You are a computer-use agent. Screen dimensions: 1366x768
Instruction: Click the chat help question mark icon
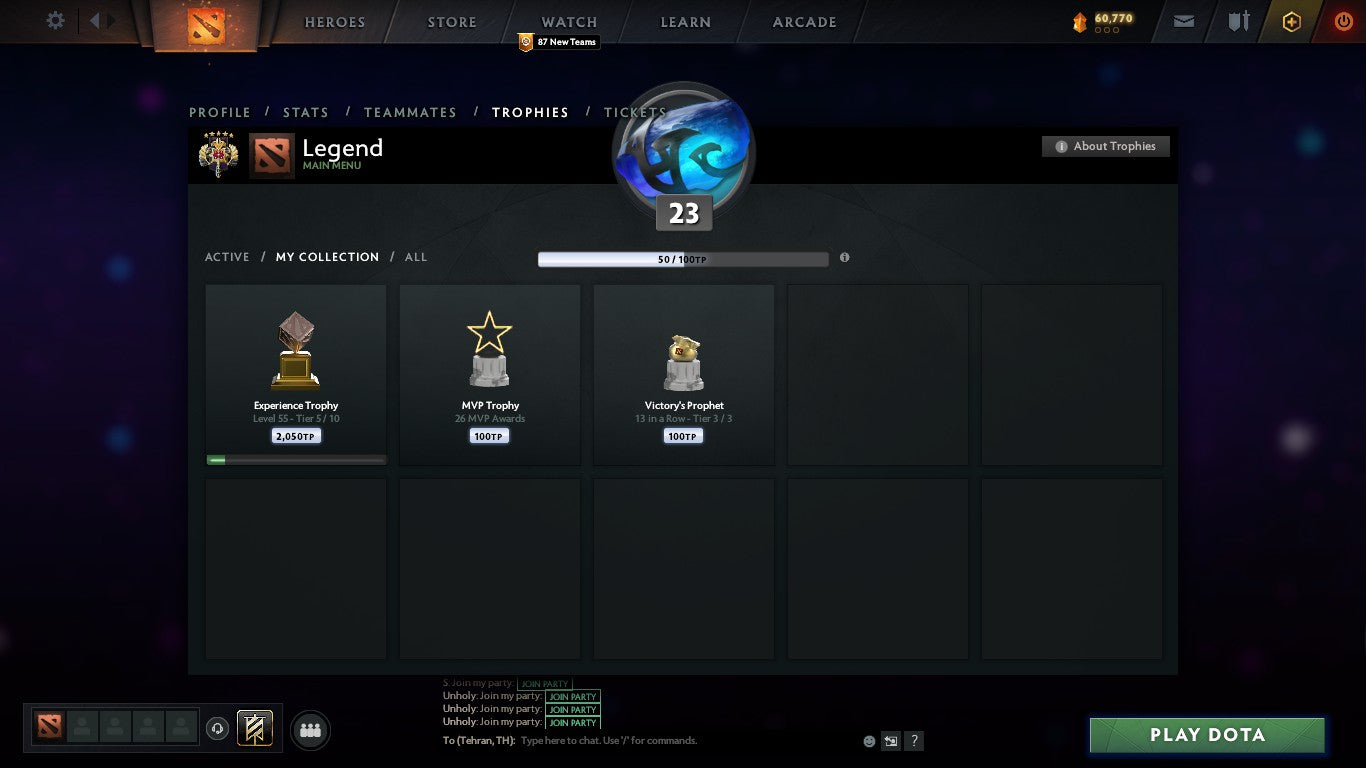pos(913,740)
